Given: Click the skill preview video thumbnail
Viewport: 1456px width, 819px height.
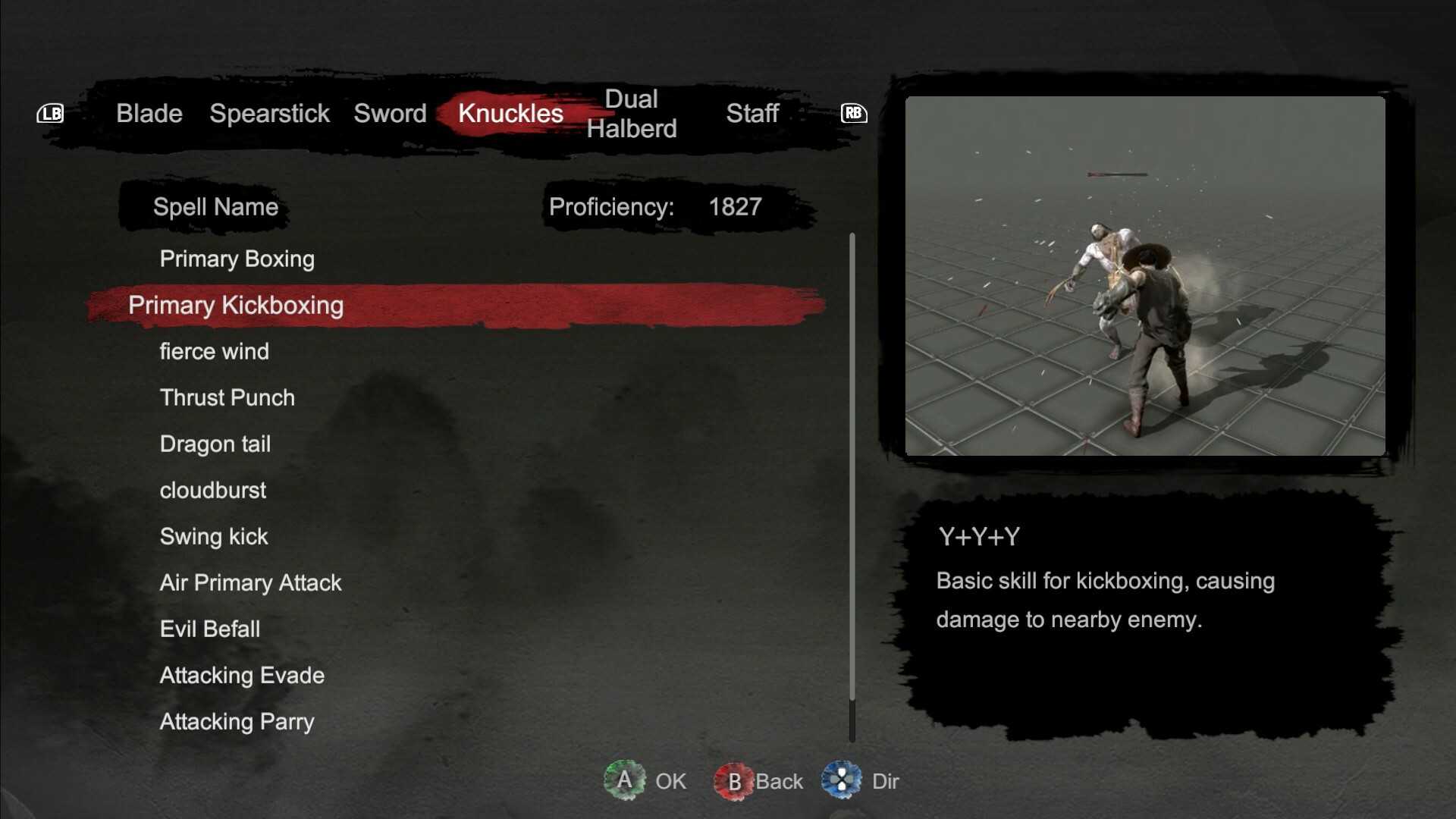Looking at the screenshot, I should [1145, 276].
